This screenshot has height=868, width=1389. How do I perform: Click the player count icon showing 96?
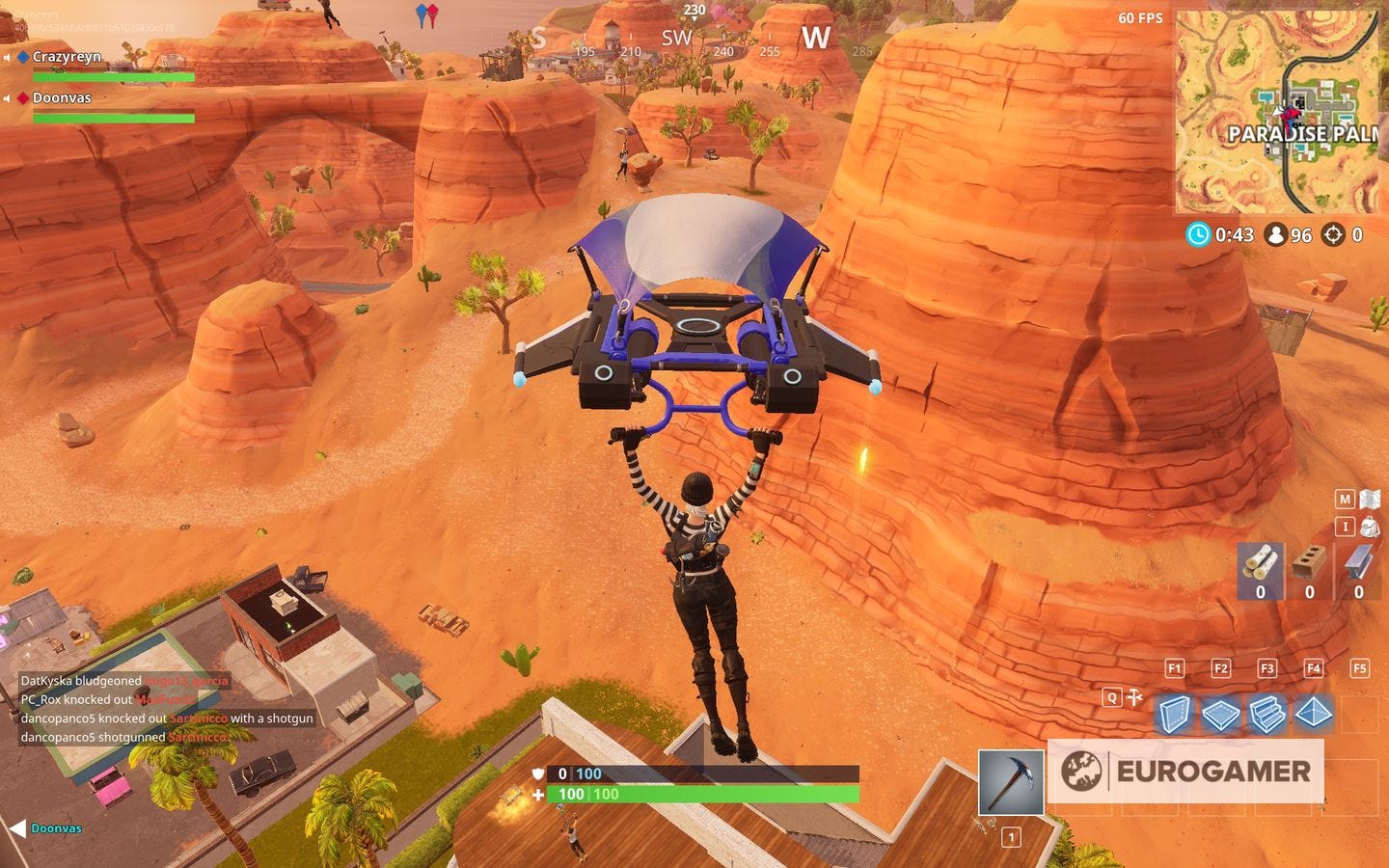tap(1277, 234)
